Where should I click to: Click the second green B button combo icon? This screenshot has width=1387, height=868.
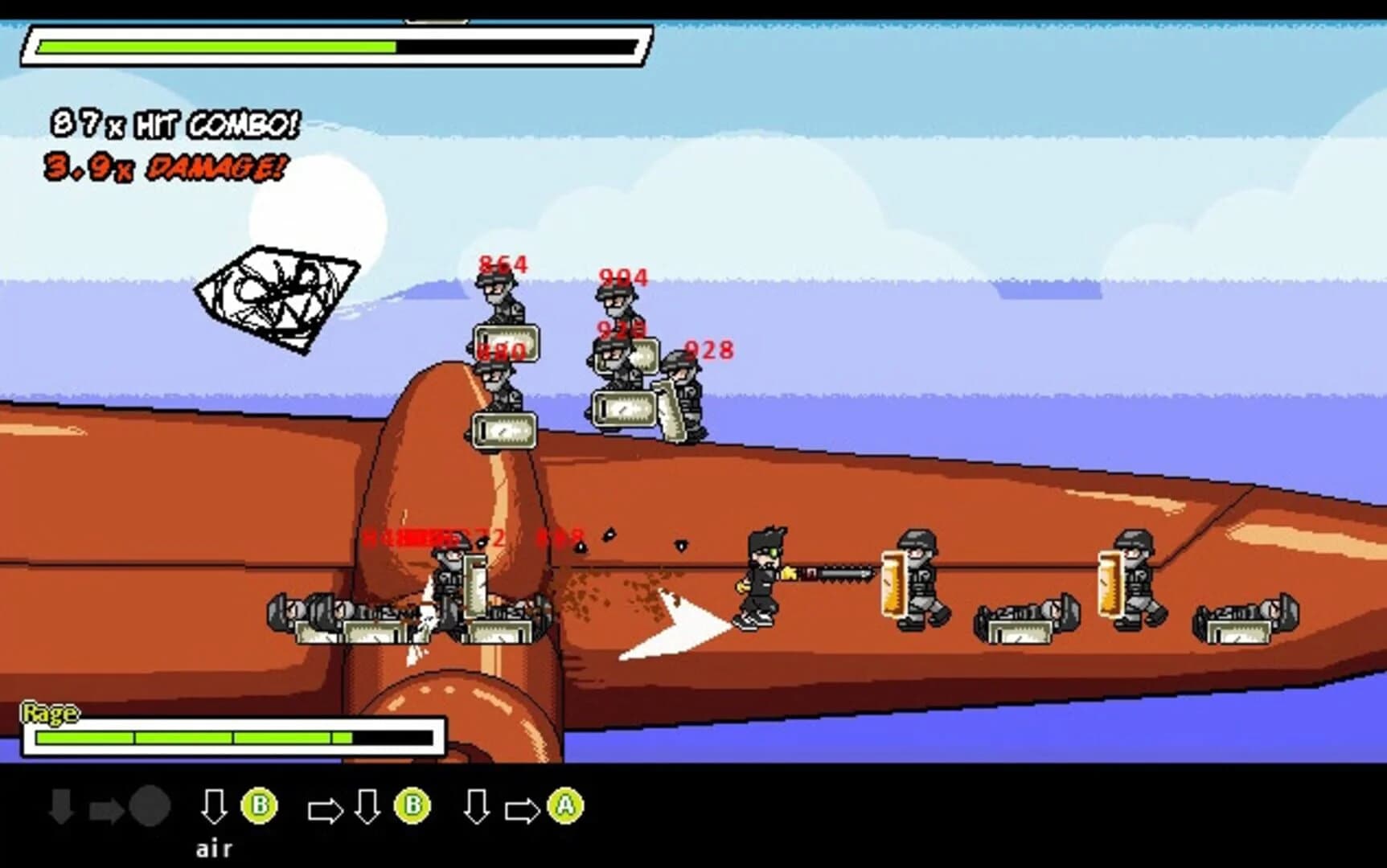[x=412, y=805]
